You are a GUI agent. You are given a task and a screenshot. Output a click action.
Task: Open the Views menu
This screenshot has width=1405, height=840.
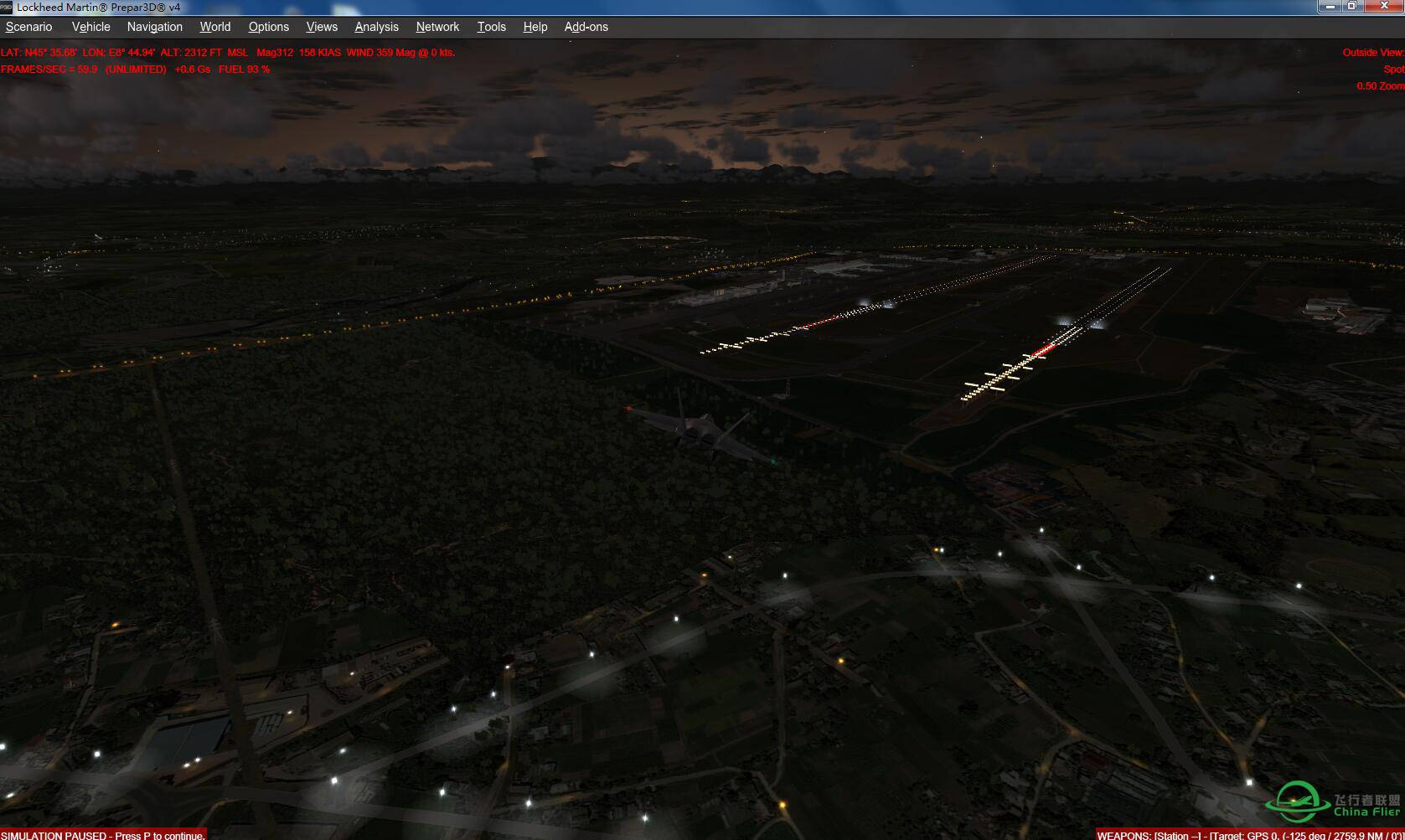(x=321, y=27)
